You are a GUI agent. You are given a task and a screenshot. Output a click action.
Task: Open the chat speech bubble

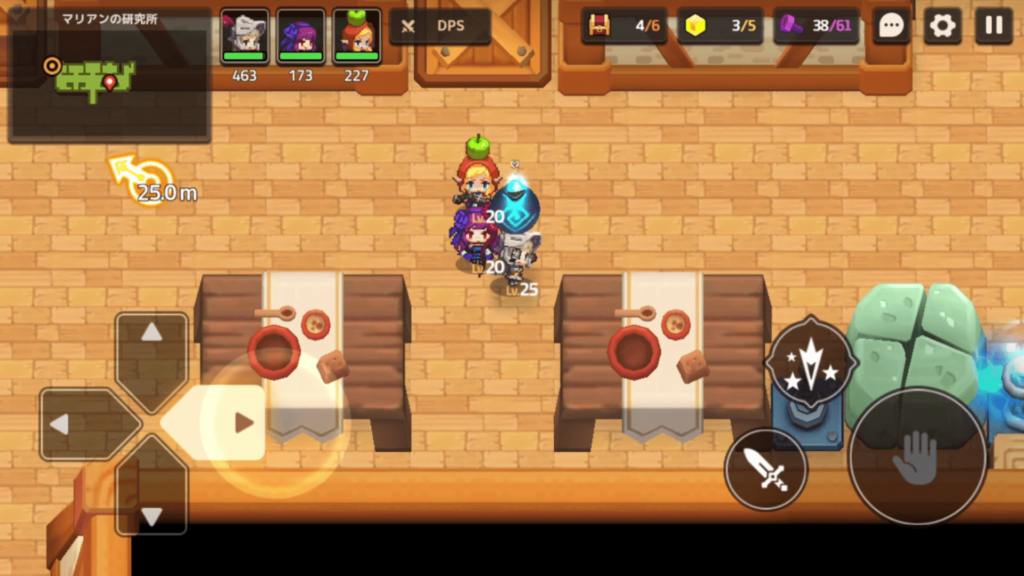(891, 26)
